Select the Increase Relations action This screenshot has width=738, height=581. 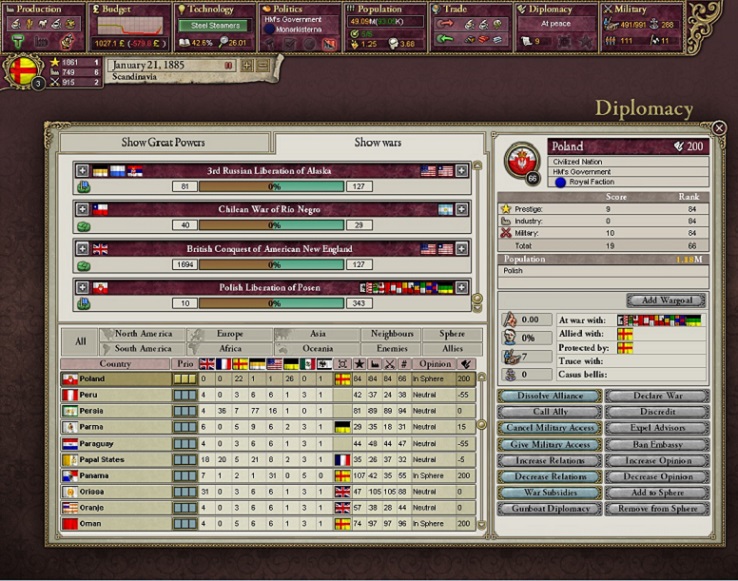click(x=549, y=460)
